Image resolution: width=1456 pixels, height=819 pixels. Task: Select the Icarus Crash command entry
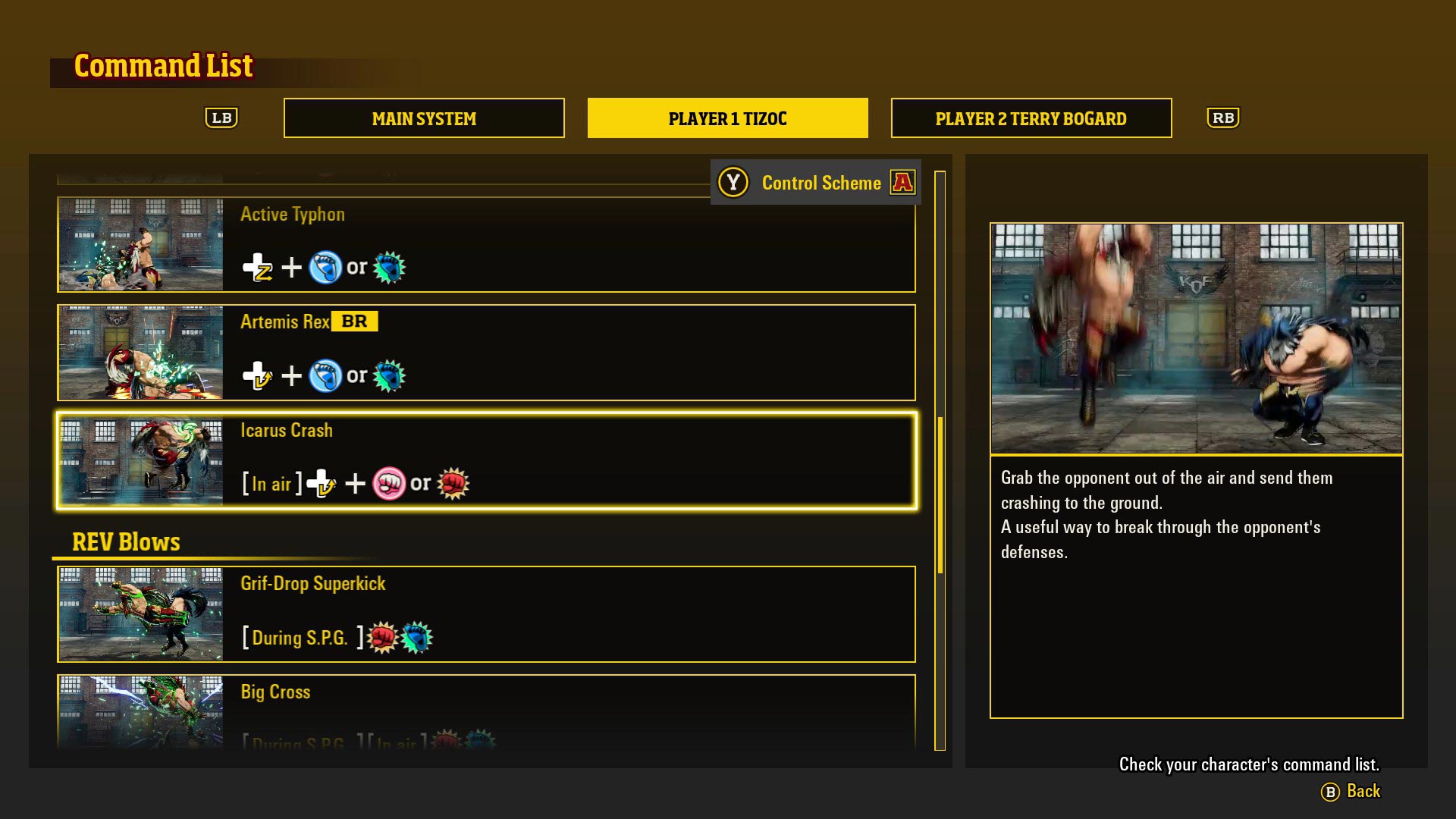(x=485, y=460)
